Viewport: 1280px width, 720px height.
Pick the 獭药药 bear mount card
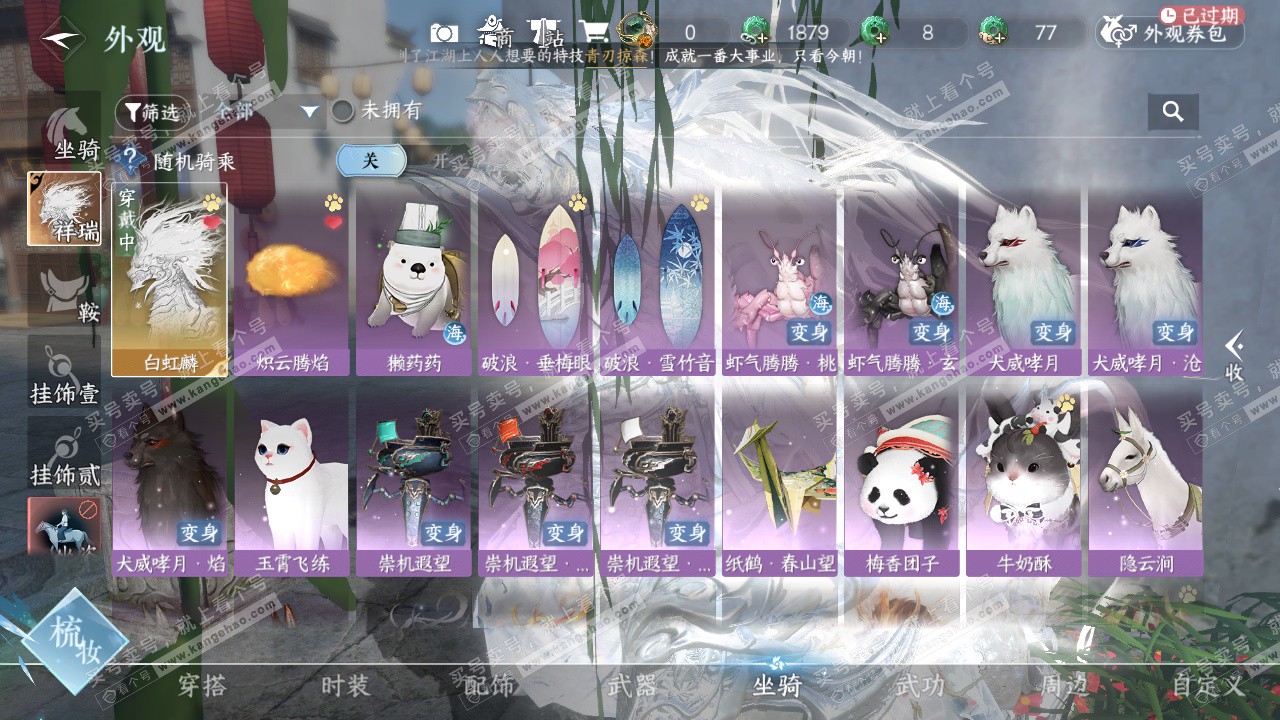[414, 279]
